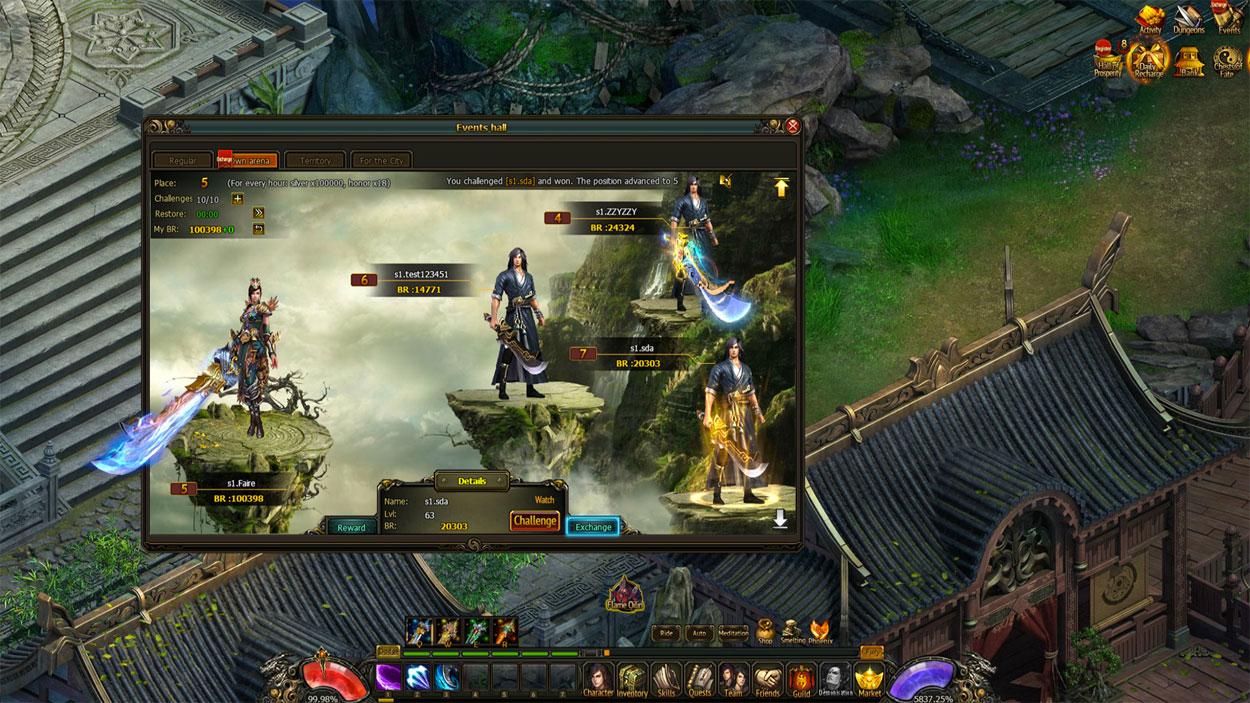Challenge the selected opponent s1.sda

(535, 521)
